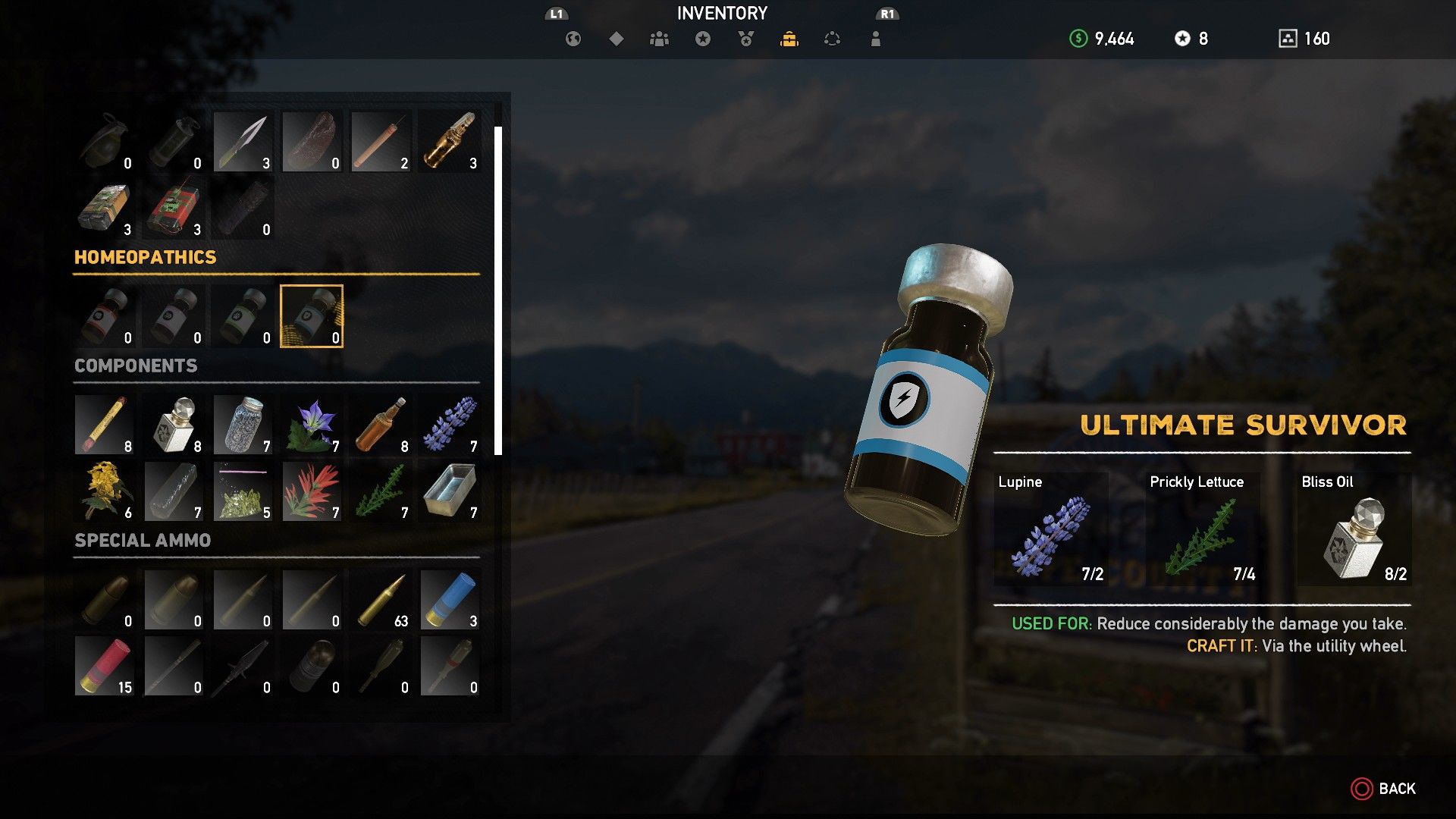Switch to the medal challenges tab
Viewport: 1456px width, 819px height.
coord(746,39)
